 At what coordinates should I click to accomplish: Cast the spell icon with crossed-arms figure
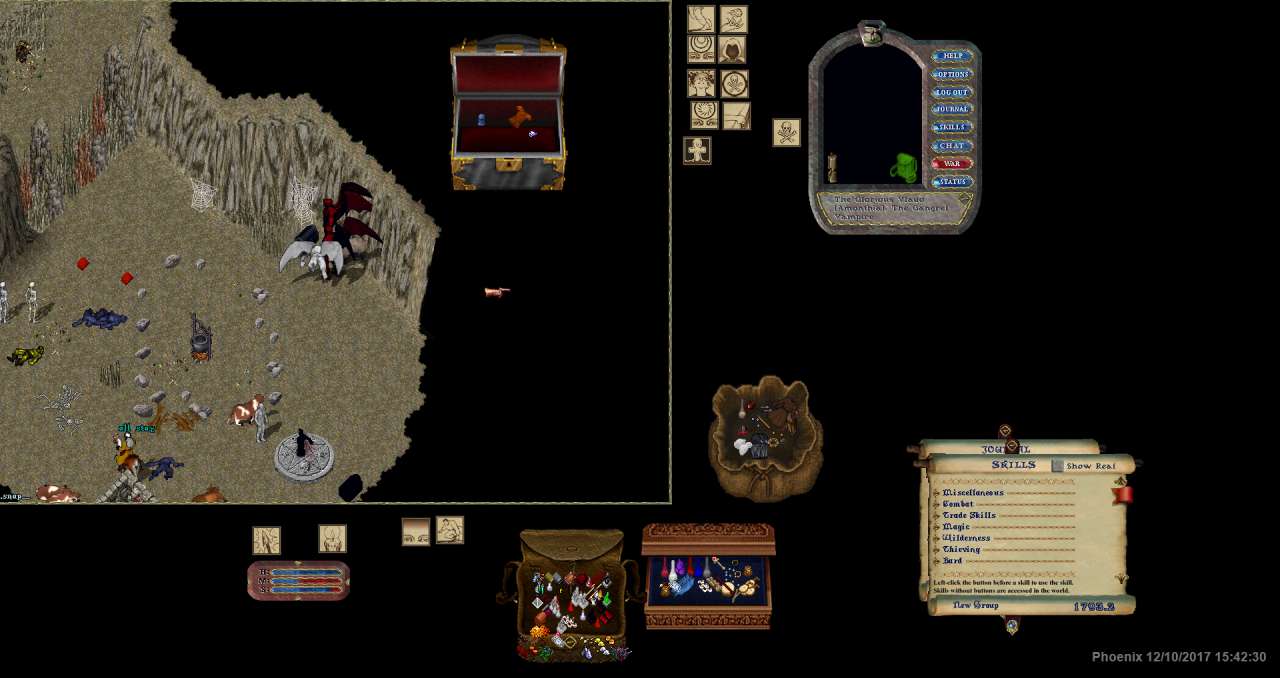697,151
